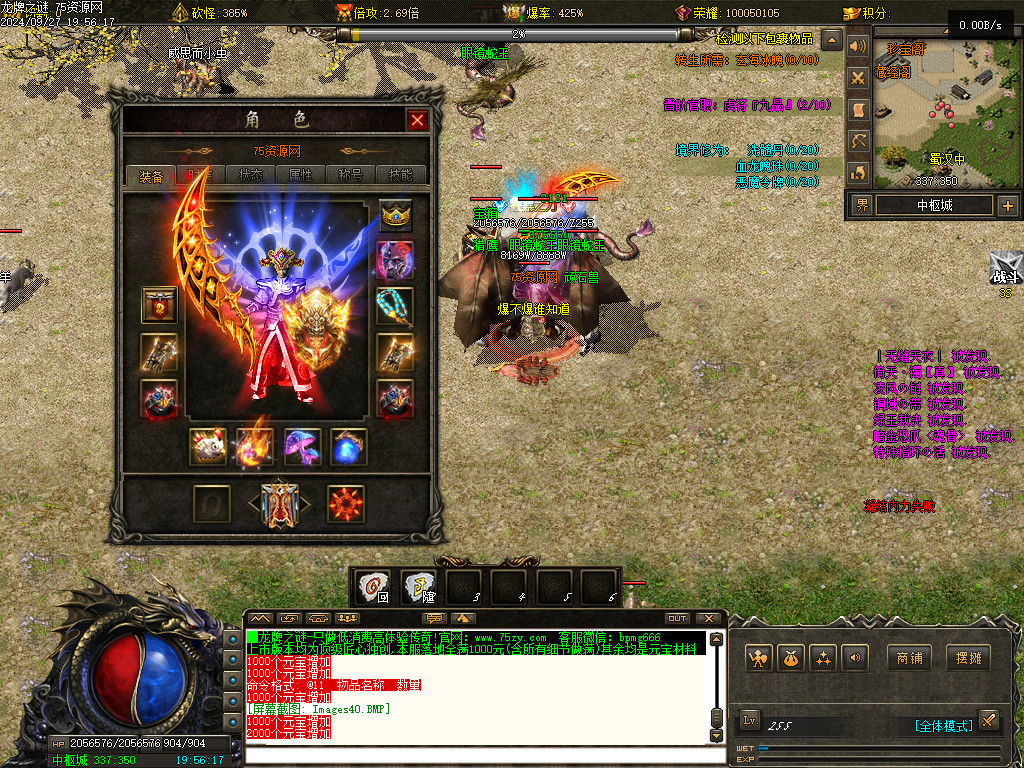This screenshot has width=1024, height=768.
Task: Open the 属性 attributes tab
Action: point(300,175)
